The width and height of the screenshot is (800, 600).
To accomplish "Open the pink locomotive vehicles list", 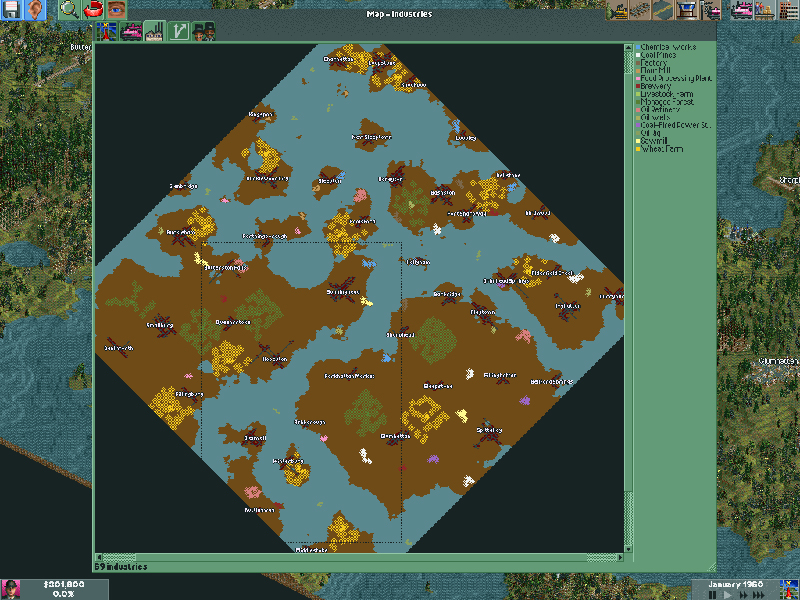I will coord(743,10).
